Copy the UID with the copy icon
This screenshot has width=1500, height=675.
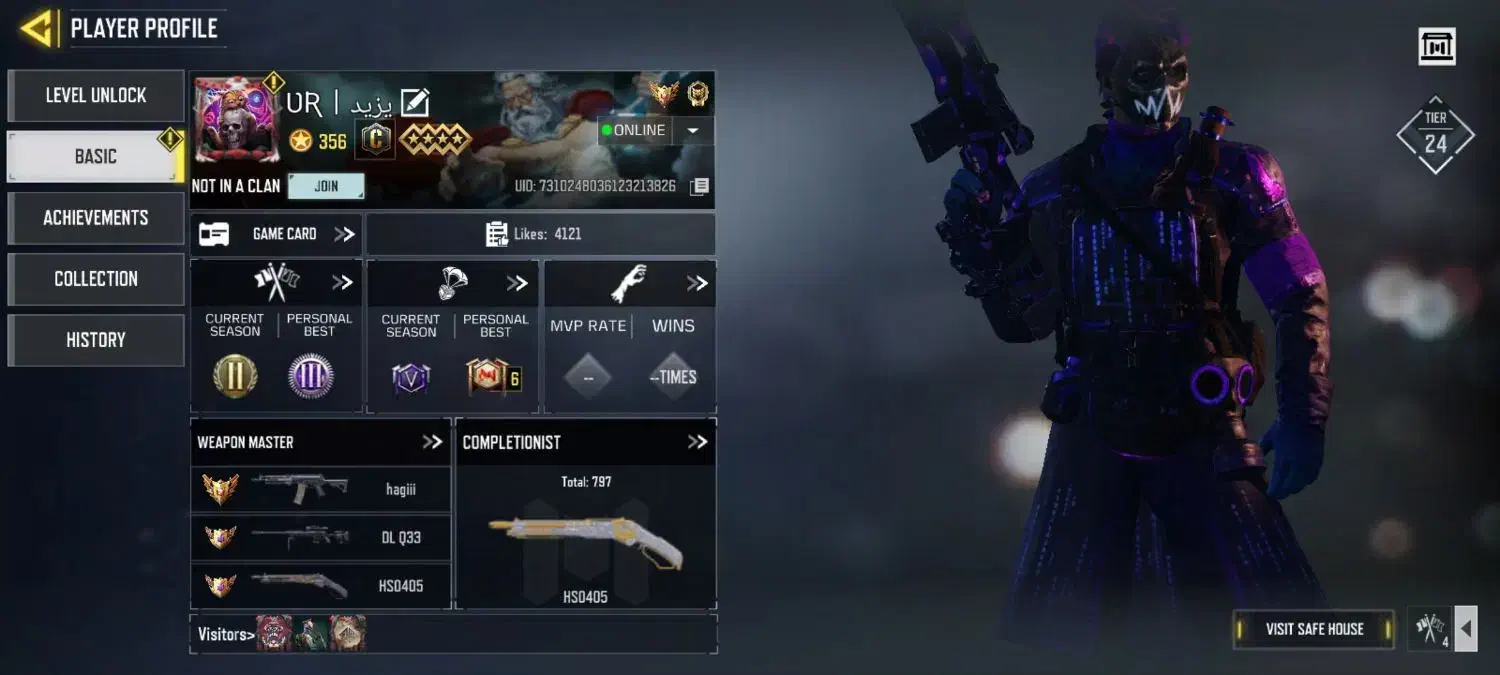click(700, 186)
